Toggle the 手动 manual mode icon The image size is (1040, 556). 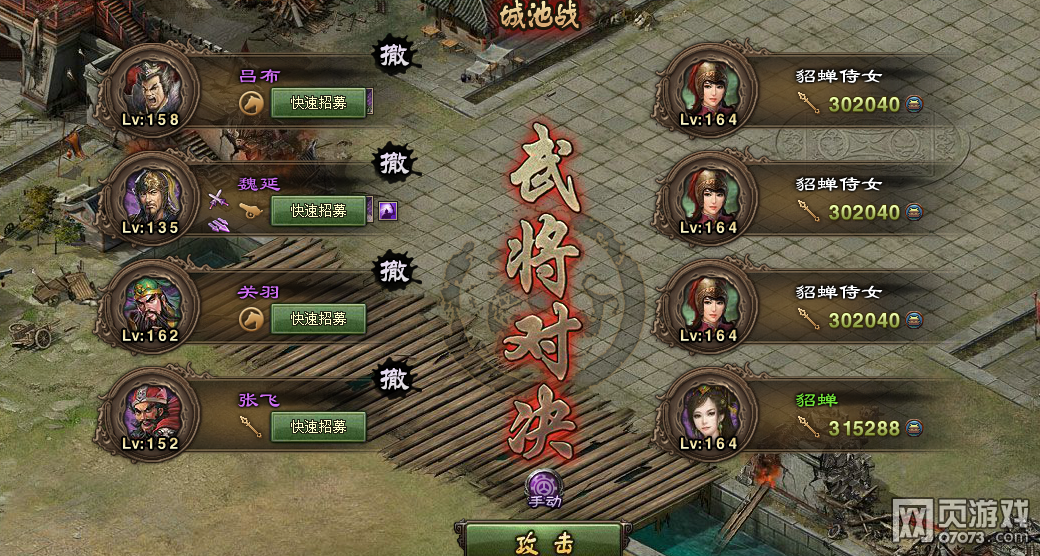coord(544,487)
